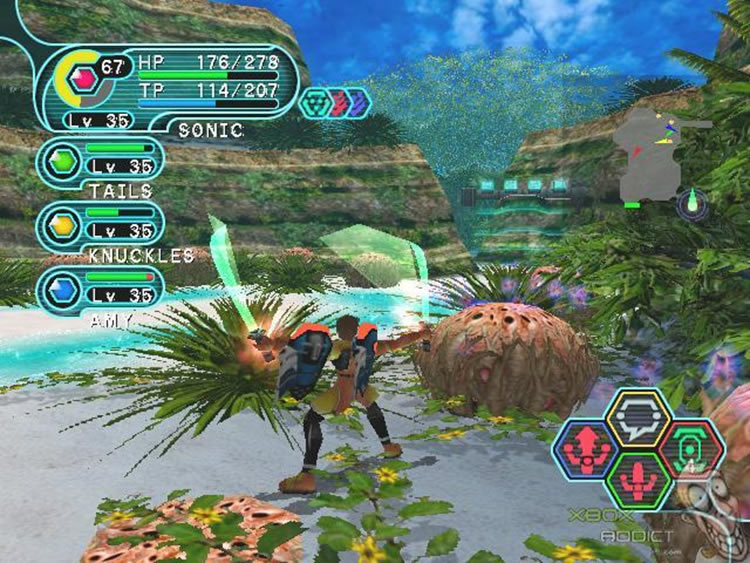Click the round compass icon below the minimap

[x=692, y=205]
